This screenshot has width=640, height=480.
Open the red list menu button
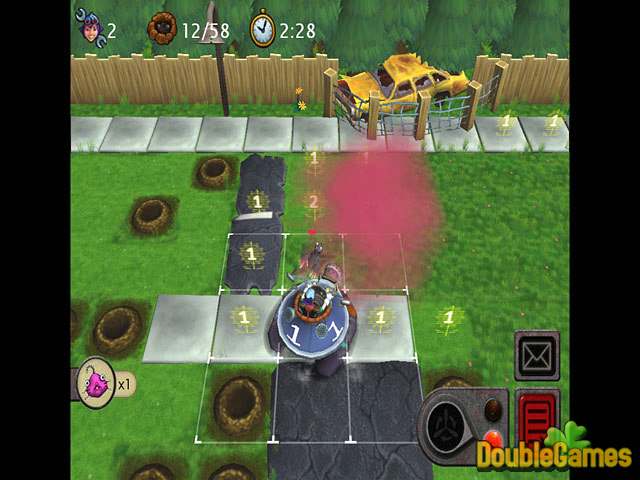[x=537, y=413]
